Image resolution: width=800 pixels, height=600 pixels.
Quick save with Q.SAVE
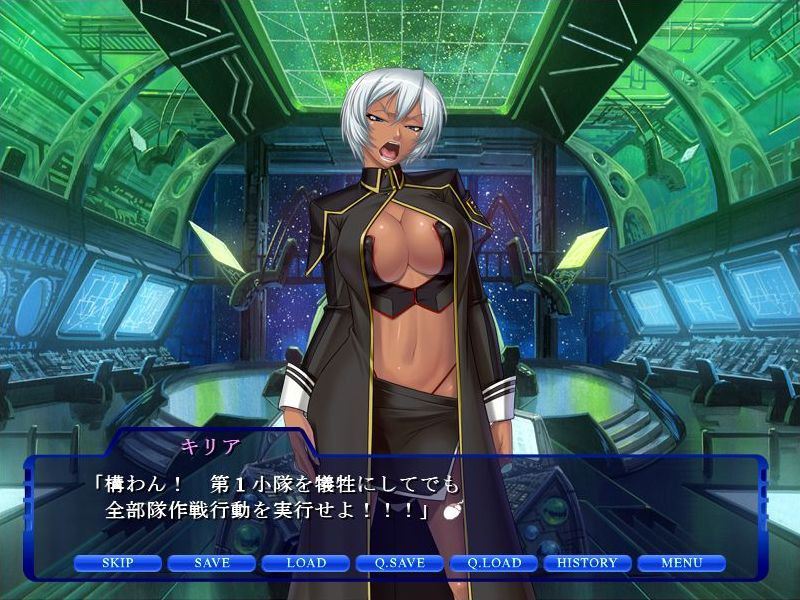pos(400,563)
